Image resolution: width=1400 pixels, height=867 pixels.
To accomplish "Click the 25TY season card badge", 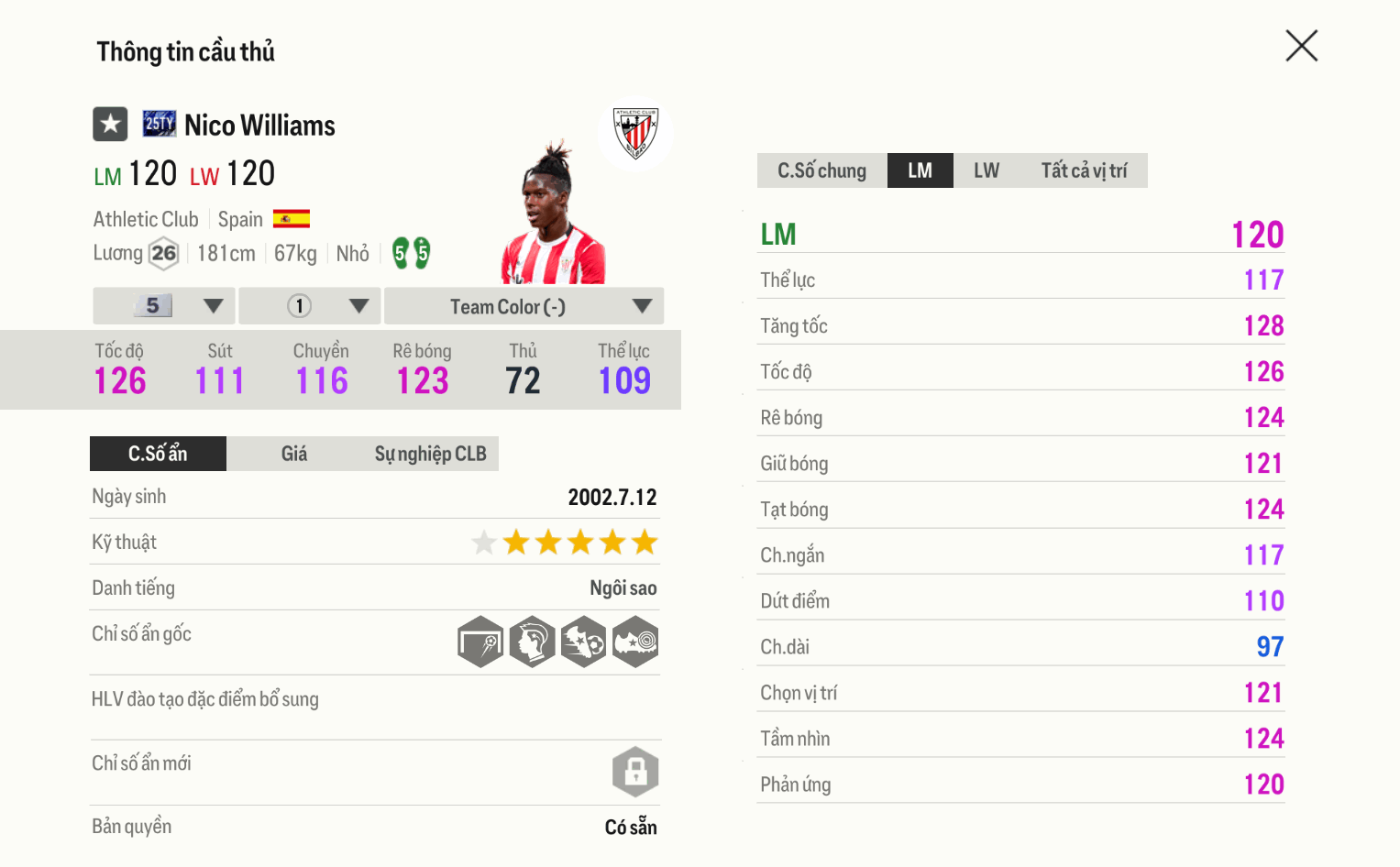I will (160, 124).
